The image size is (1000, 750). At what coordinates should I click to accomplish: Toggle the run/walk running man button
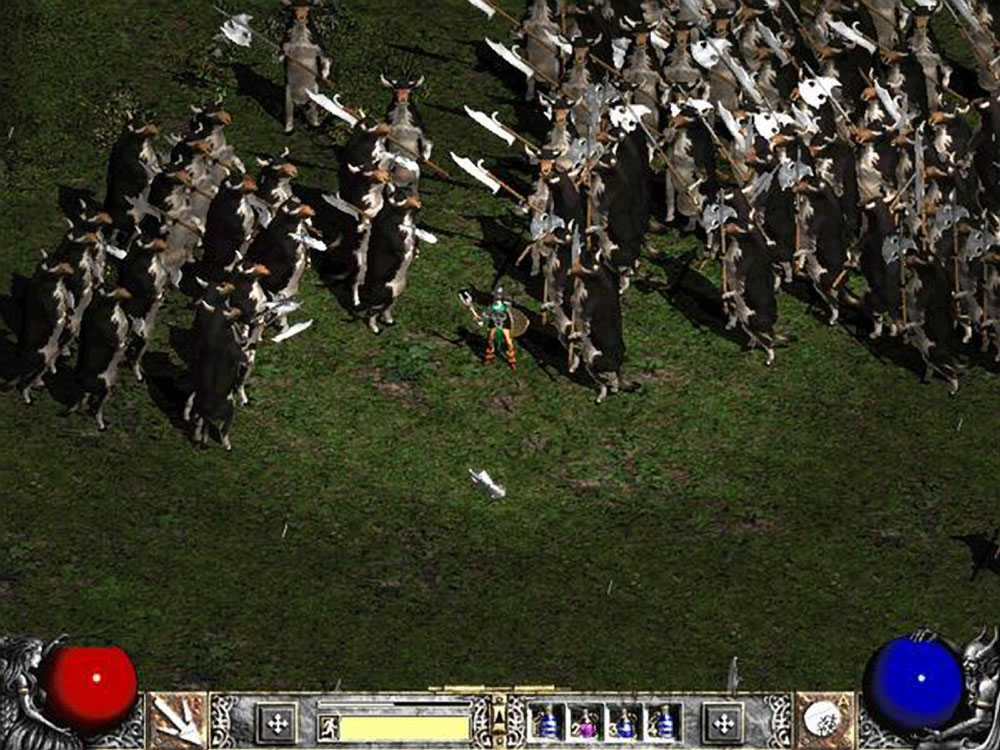[x=328, y=727]
